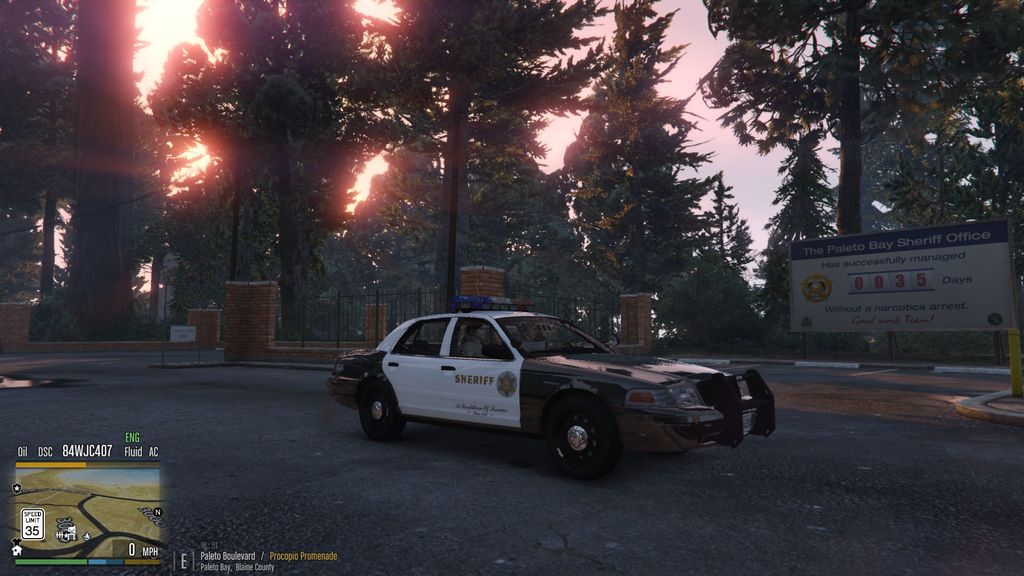Click the north compass marker on minimap
The image size is (1024, 576).
point(156,512)
